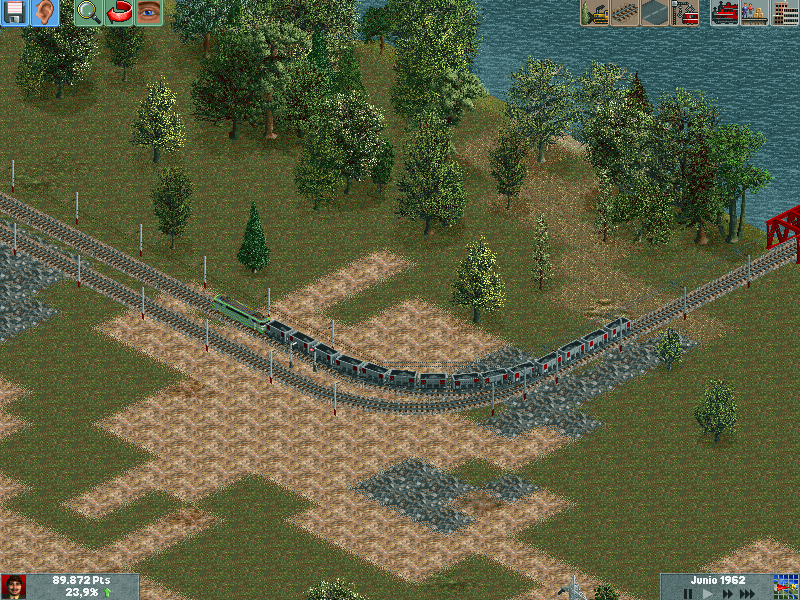Click the company owner portrait

pyautogui.click(x=14, y=586)
